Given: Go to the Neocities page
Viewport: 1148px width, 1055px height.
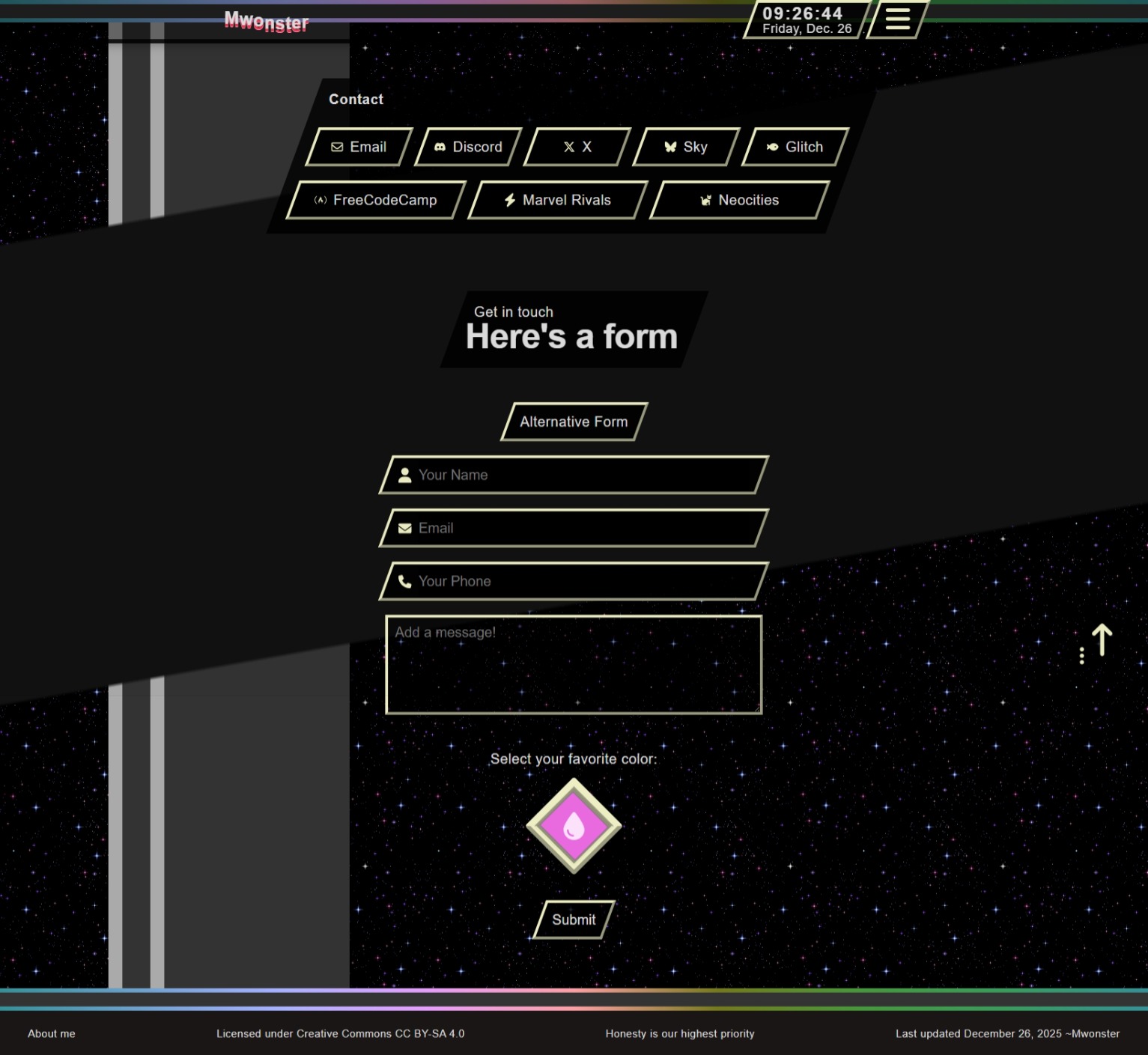Looking at the screenshot, I should [740, 200].
